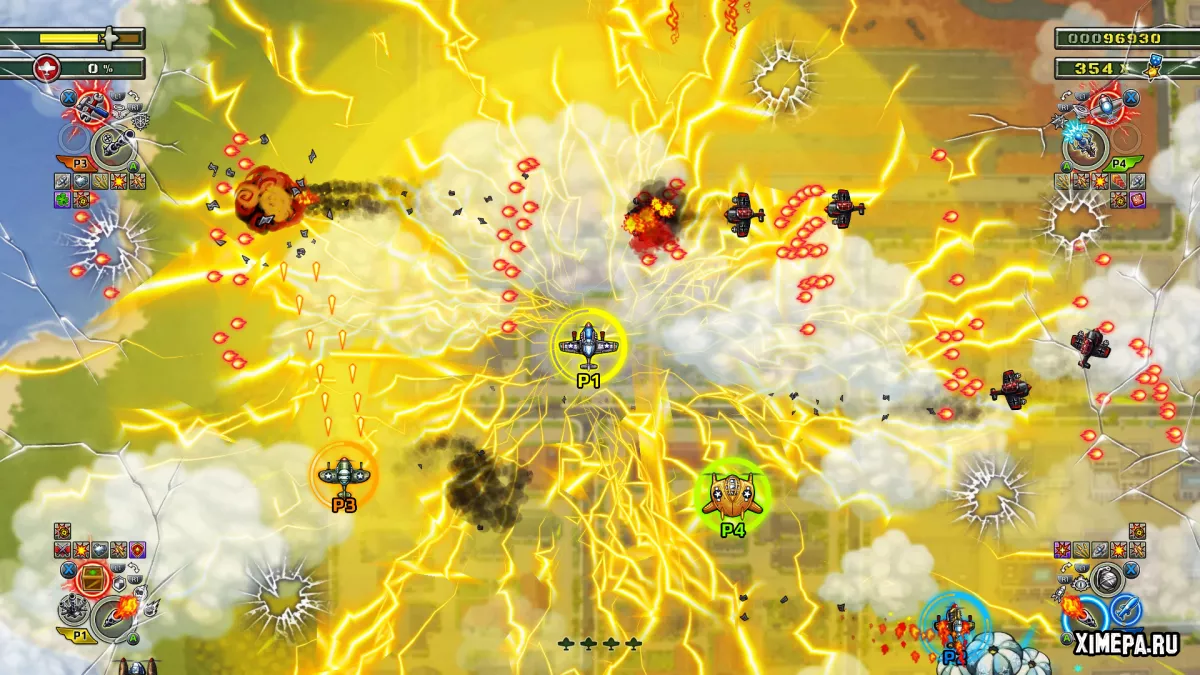Click the four-leaf clover perk icon
Screen dimensions: 1200x675
[x=62, y=198]
